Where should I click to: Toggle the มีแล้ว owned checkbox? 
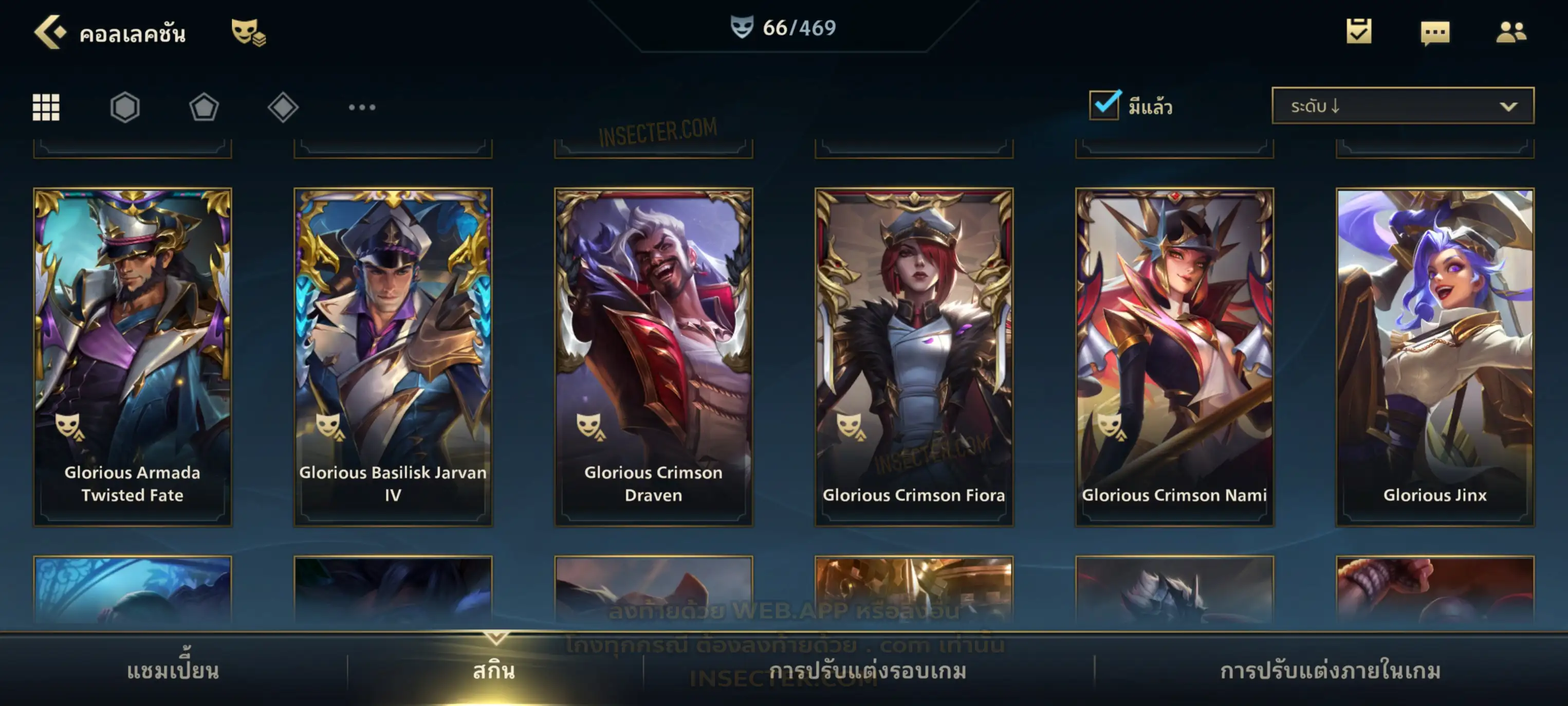1104,105
